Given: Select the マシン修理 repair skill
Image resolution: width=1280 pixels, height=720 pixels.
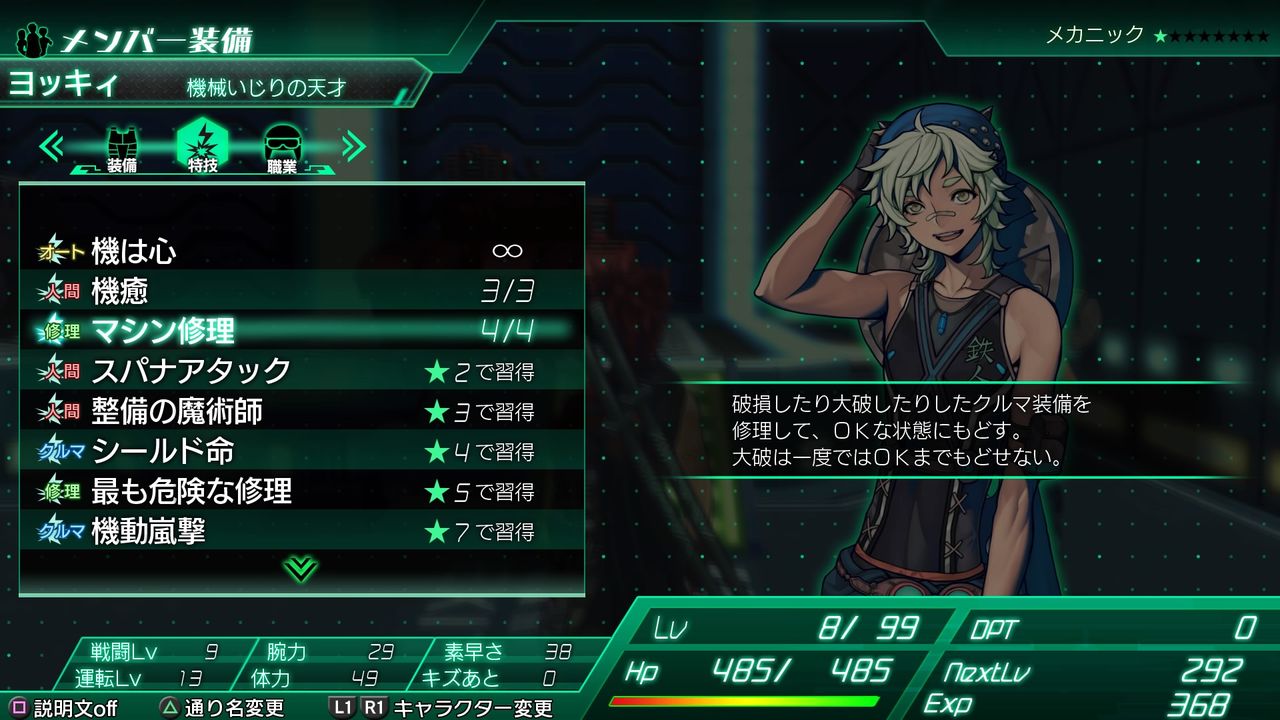Looking at the screenshot, I should [300, 331].
